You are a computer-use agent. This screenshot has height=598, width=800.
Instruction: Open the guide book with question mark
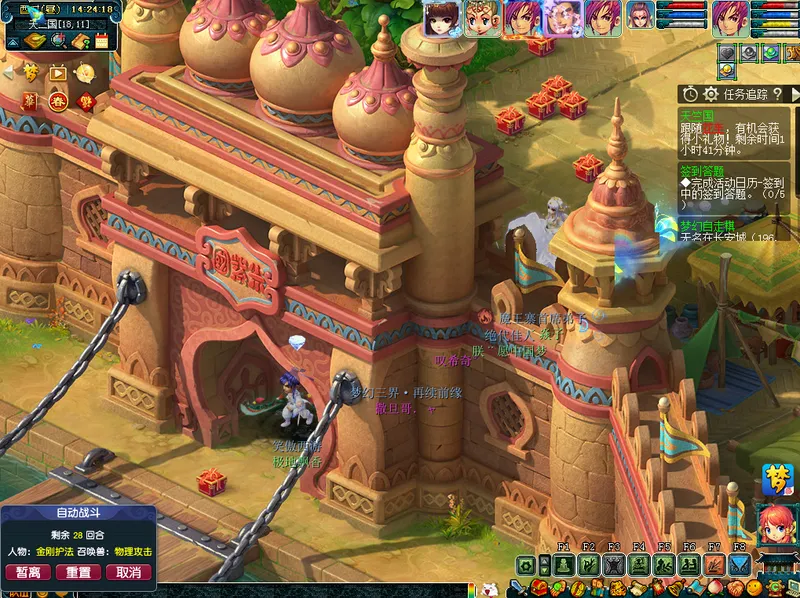79,41
